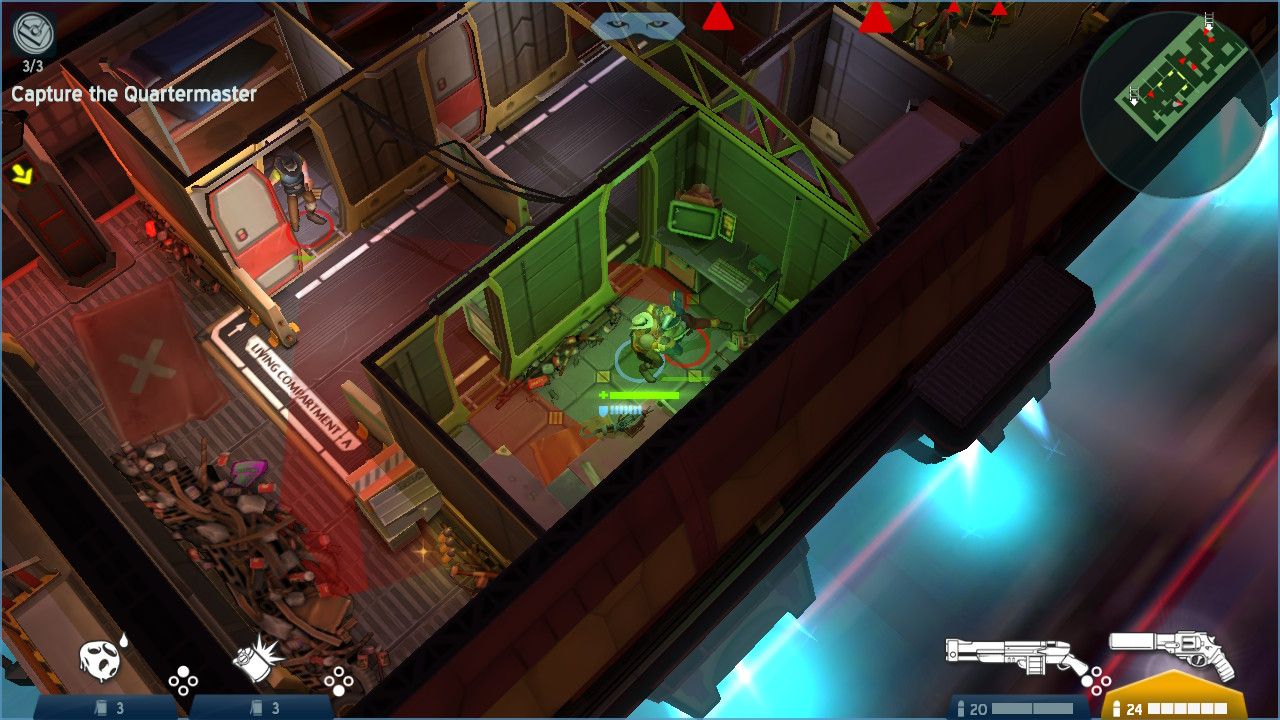Click the Capture the Quartermaster objective
The height and width of the screenshot is (720, 1280).
pyautogui.click(x=133, y=94)
